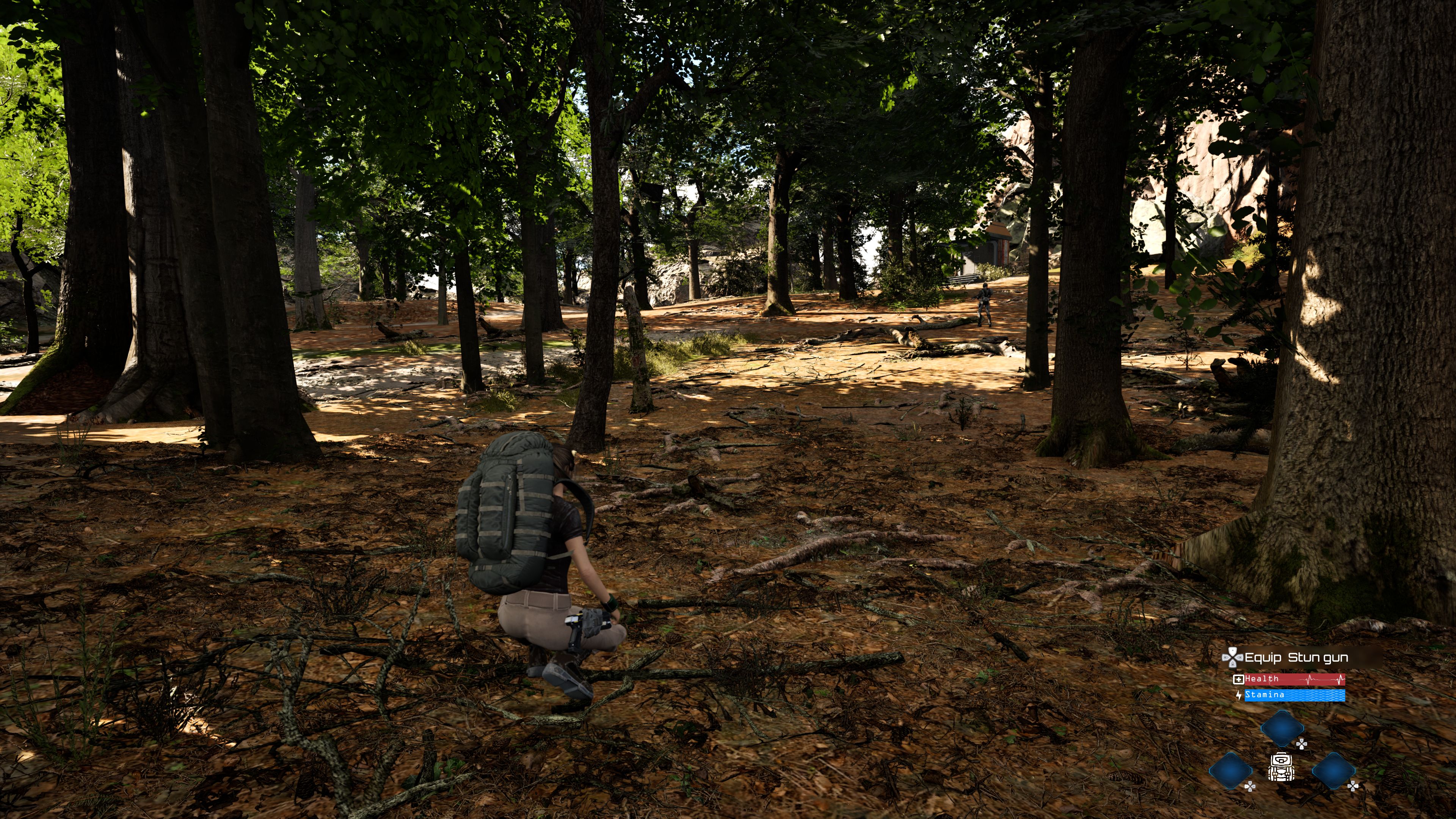
Task: Click the d-pad indicator under the top quick-slot
Action: pos(1302,745)
